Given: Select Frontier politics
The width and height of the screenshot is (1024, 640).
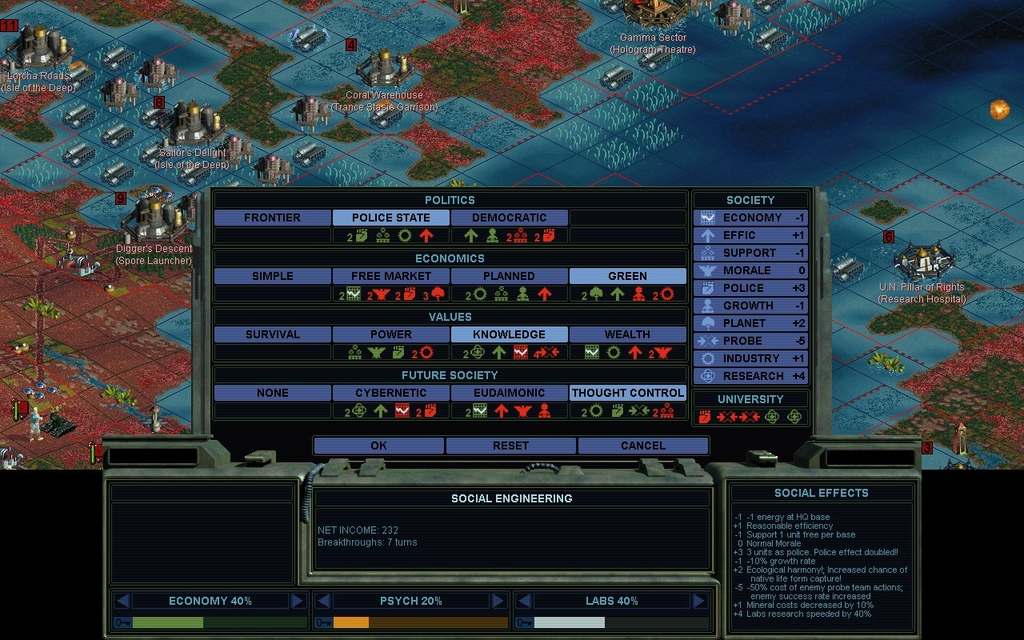Looking at the screenshot, I should pyautogui.click(x=272, y=217).
